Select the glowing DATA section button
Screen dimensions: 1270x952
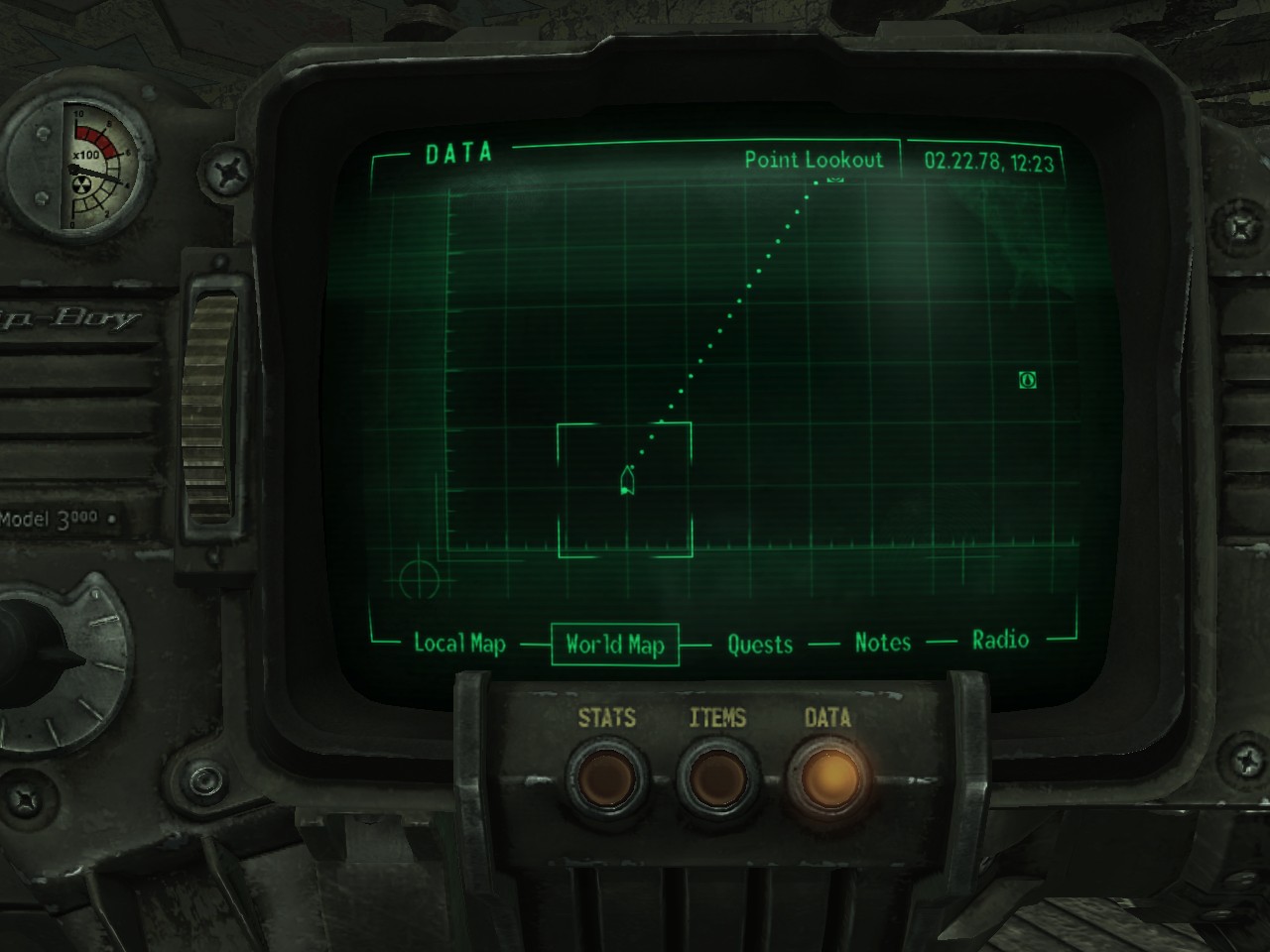click(x=827, y=776)
